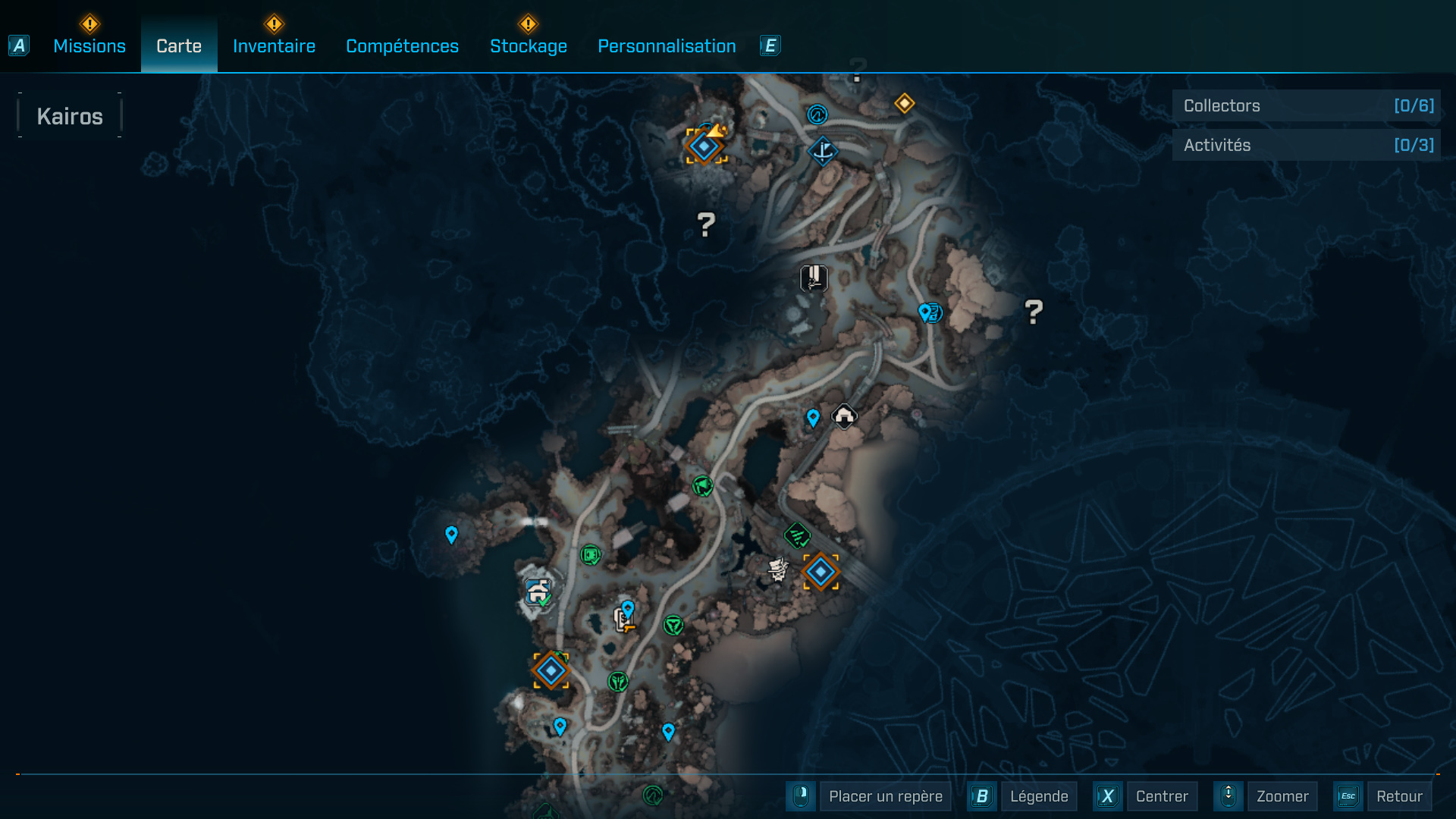Click the Kairos region label

pyautogui.click(x=70, y=116)
